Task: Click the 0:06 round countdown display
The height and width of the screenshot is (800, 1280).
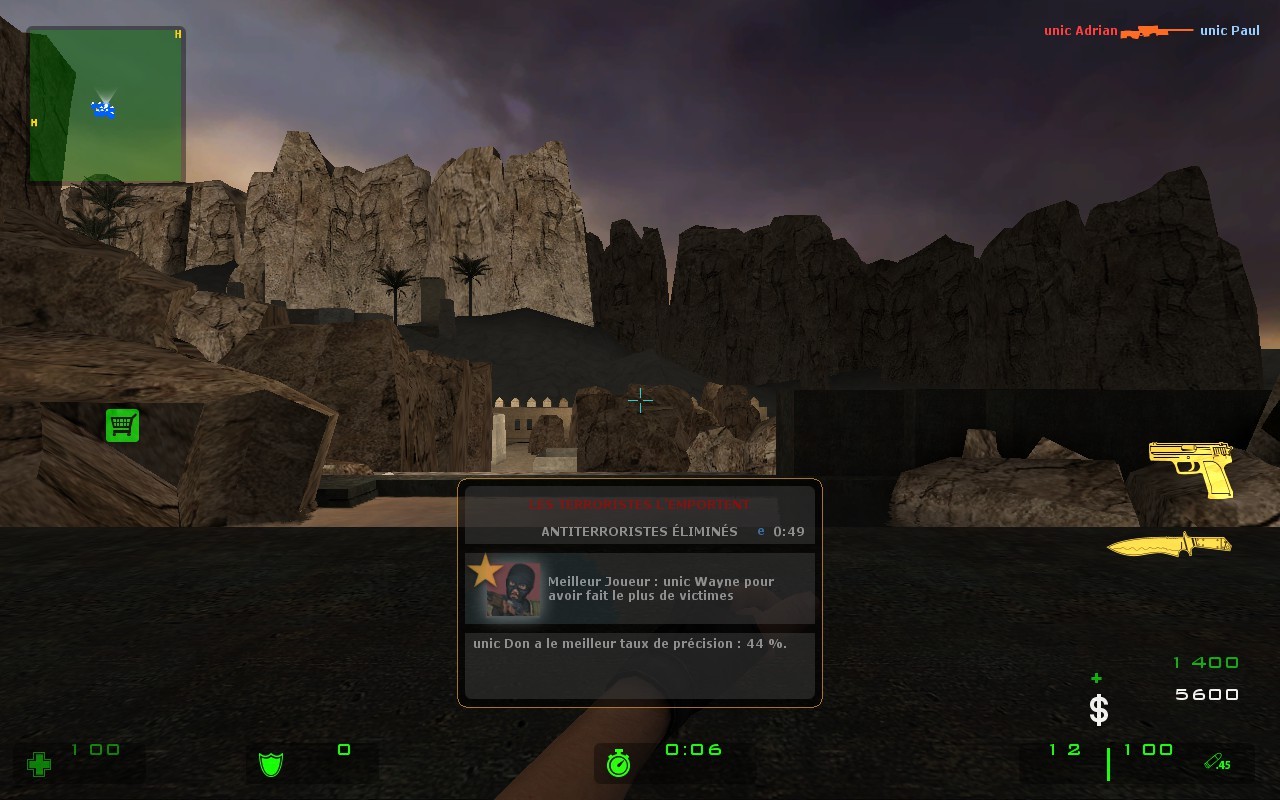Action: tap(693, 750)
